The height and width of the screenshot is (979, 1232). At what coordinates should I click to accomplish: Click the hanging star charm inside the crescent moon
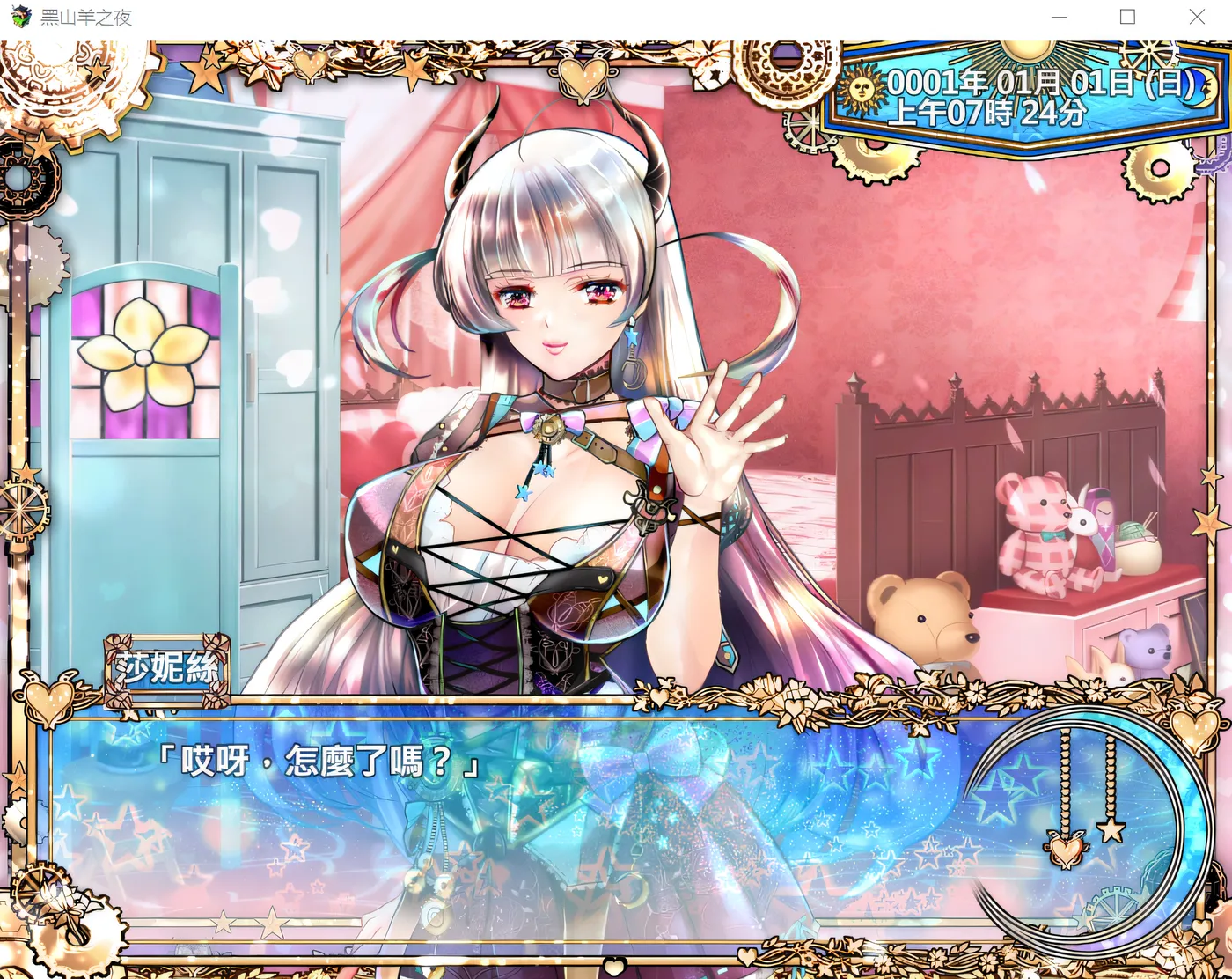(x=1111, y=832)
